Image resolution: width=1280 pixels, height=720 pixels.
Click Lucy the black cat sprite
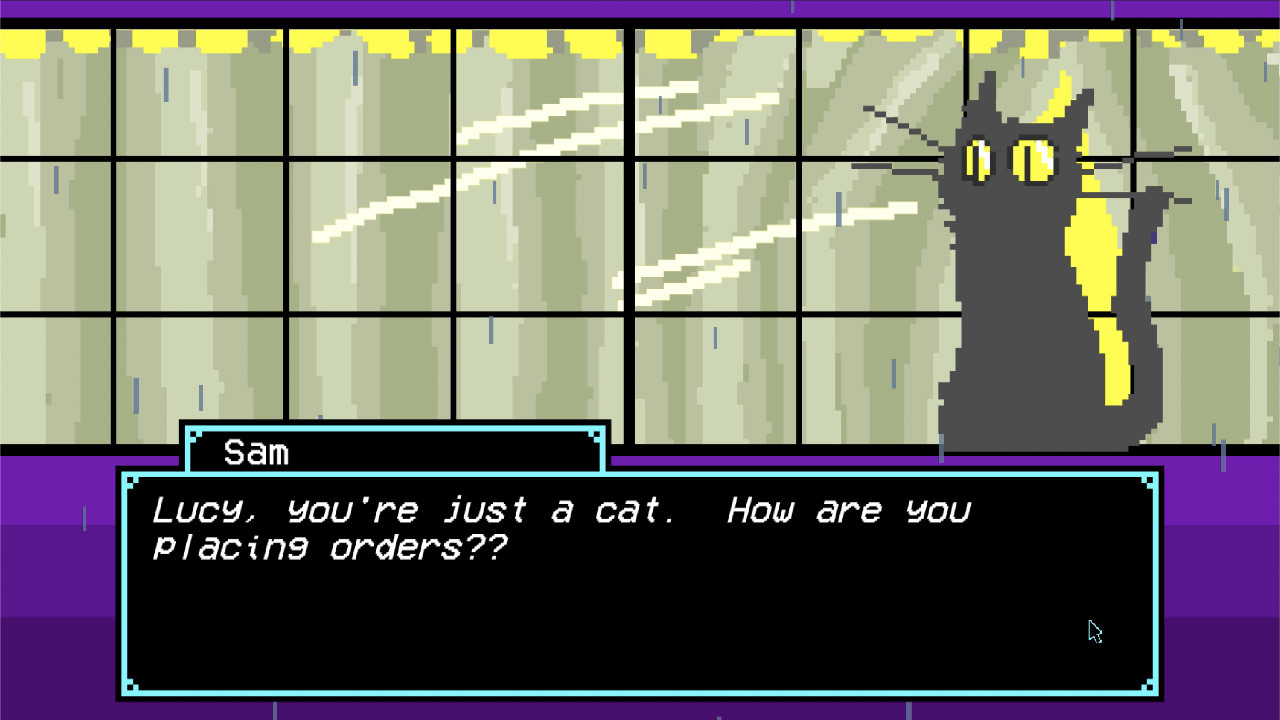click(x=1020, y=300)
